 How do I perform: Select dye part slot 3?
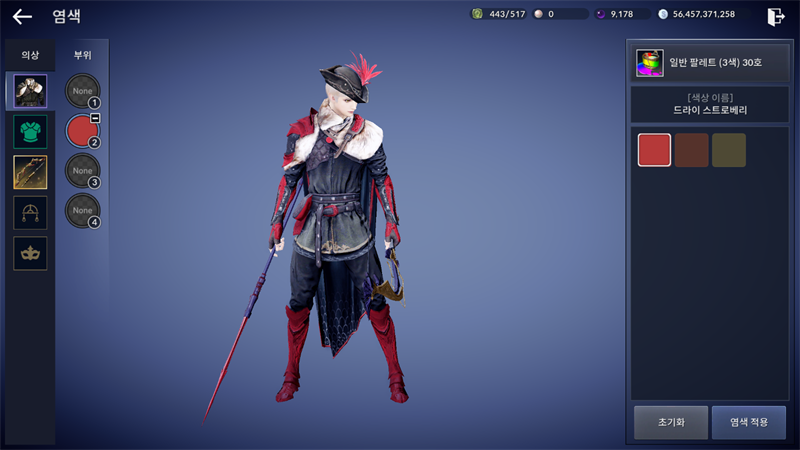click(82, 171)
